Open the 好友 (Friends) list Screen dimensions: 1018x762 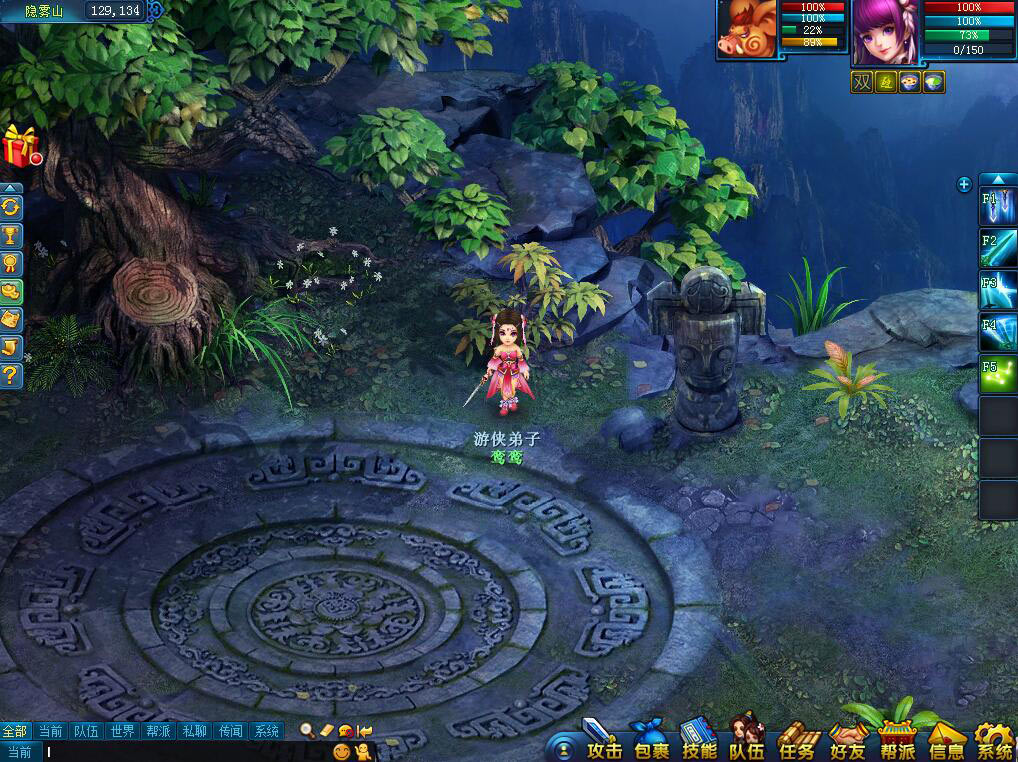point(847,742)
